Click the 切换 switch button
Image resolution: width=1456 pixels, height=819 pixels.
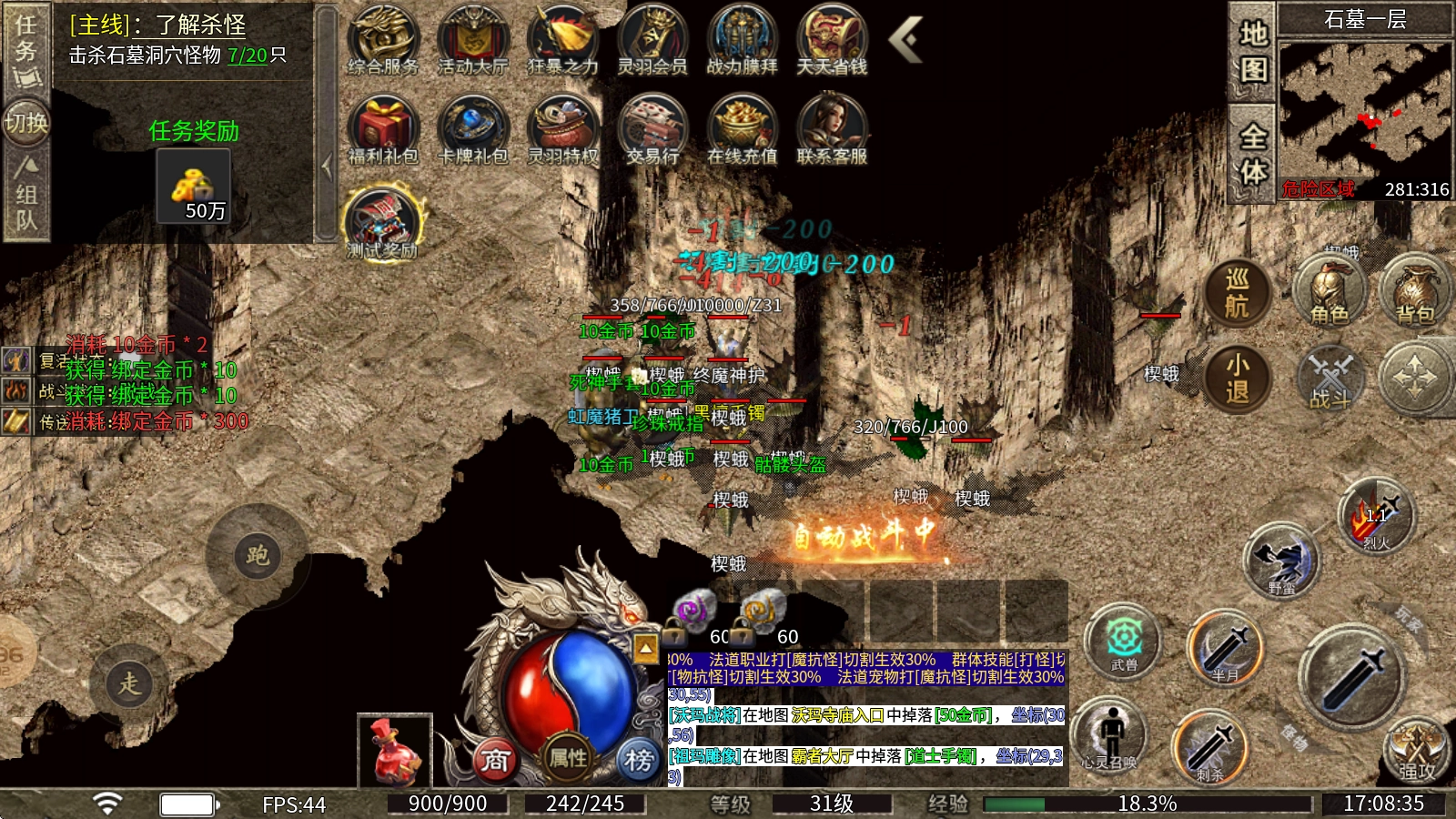25,122
